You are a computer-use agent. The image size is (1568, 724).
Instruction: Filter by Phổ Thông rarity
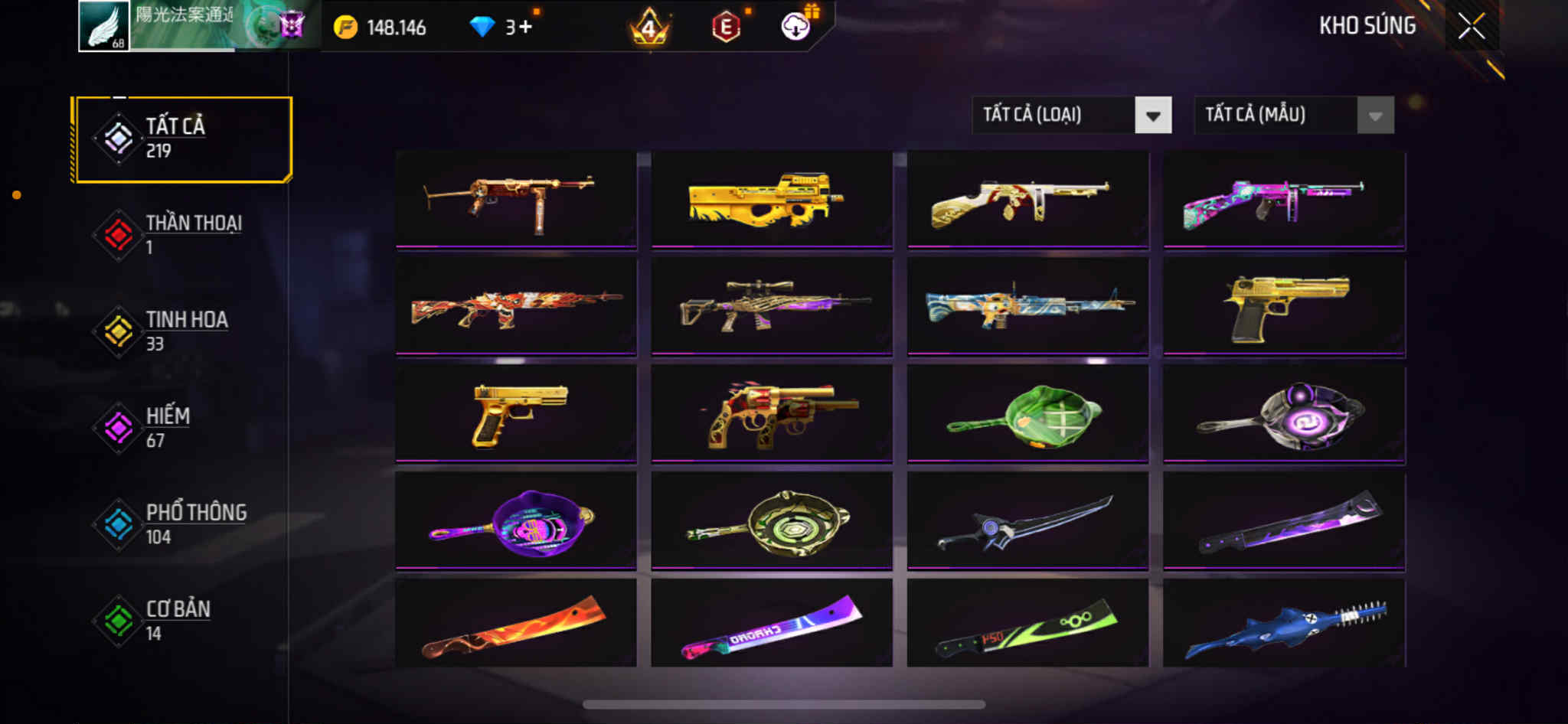[182, 524]
